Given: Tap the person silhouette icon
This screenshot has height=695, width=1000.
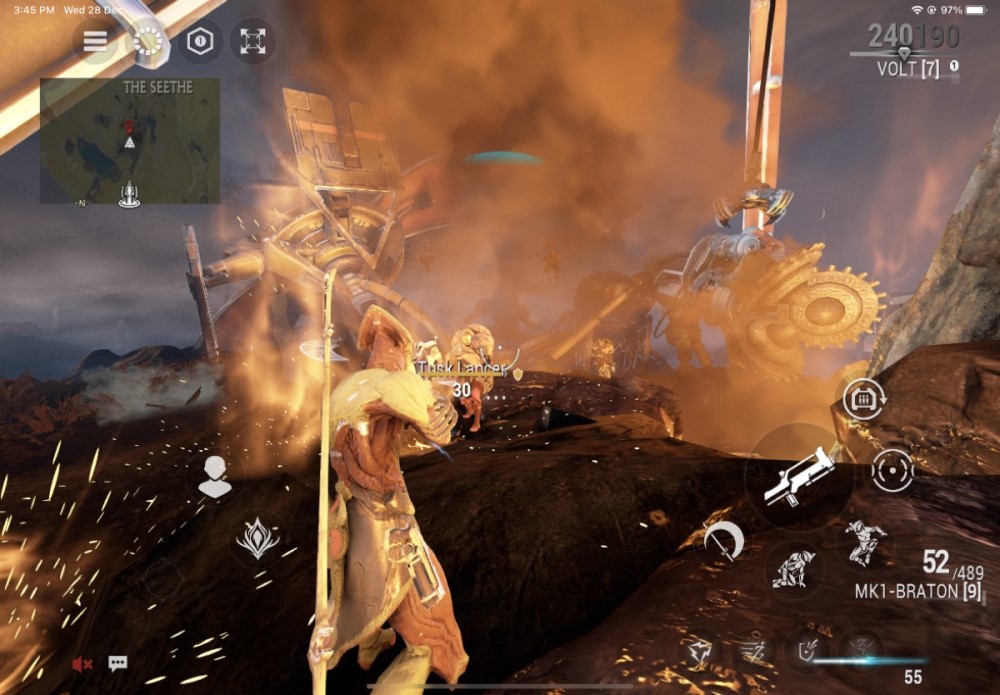Looking at the screenshot, I should 215,477.
